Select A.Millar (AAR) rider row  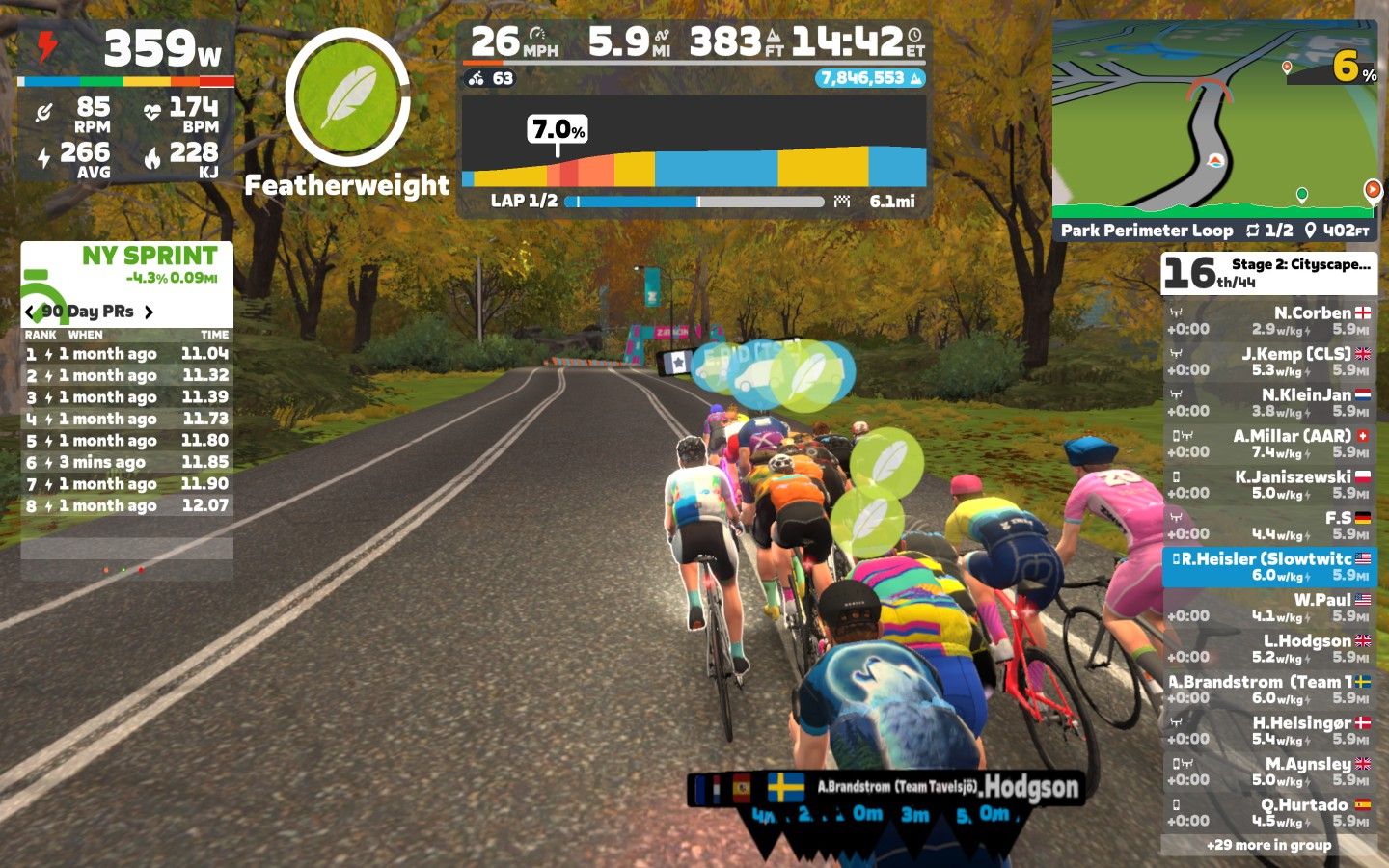tap(1268, 444)
